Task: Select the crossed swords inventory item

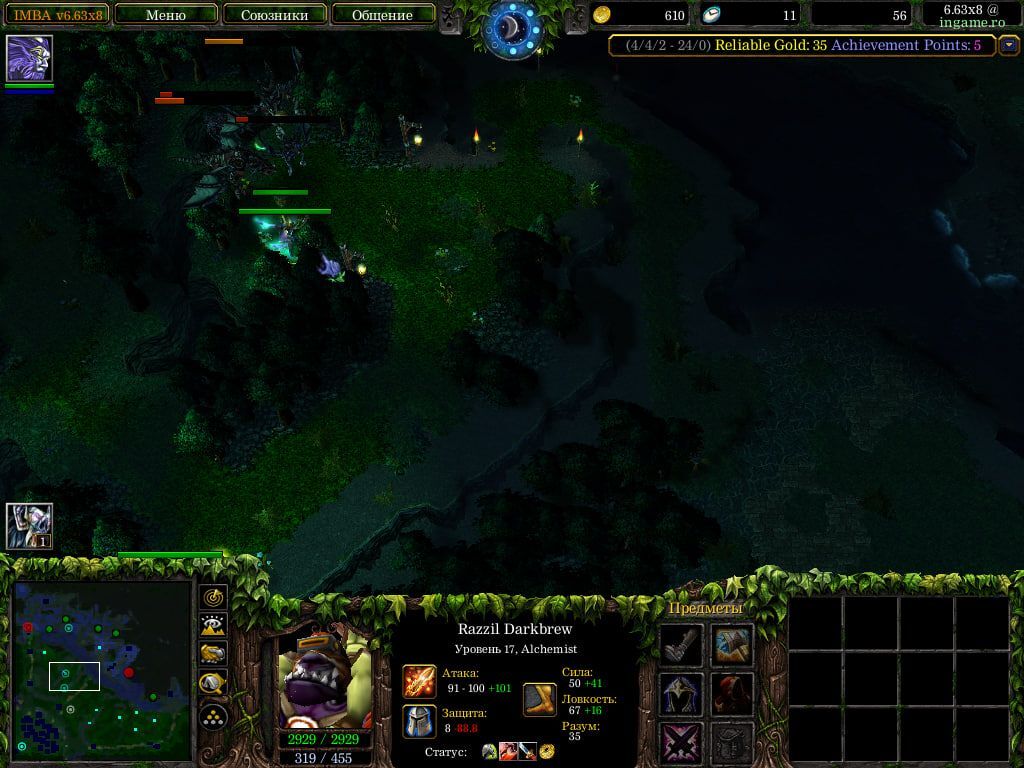Action: point(680,743)
